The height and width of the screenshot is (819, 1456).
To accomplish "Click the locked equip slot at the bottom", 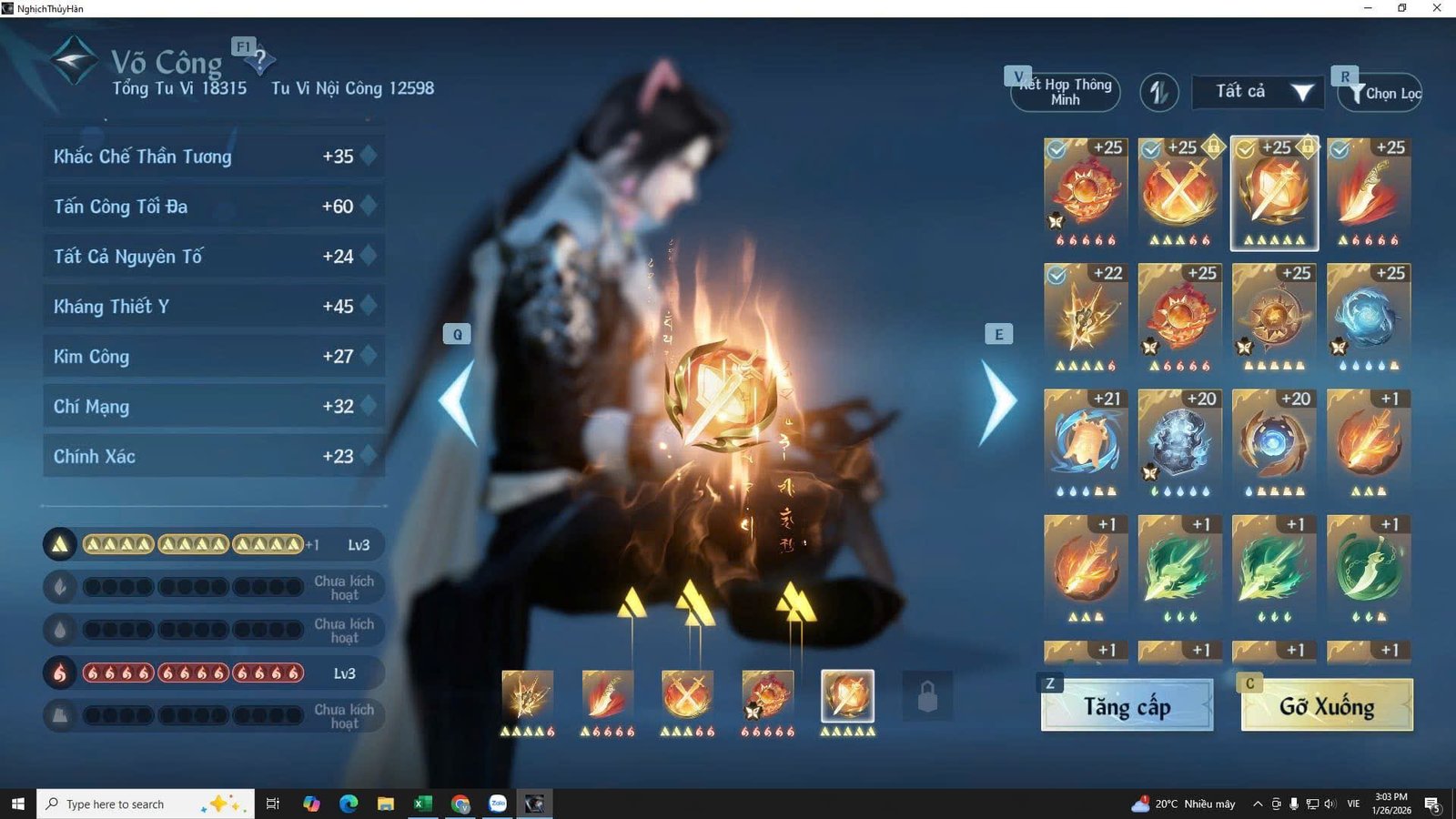I will (x=926, y=695).
